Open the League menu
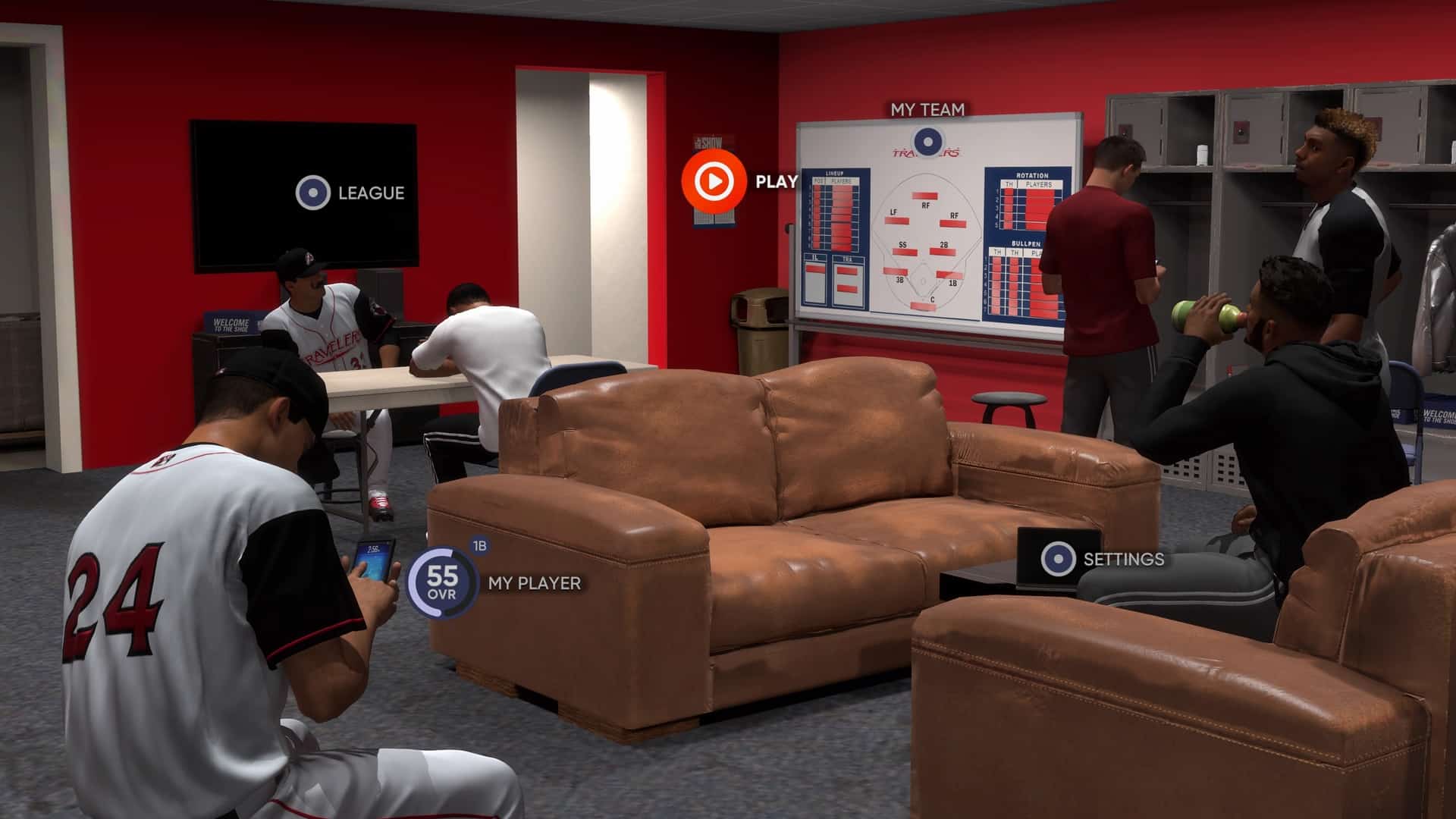Screen dimensions: 1456x819 click(313, 193)
